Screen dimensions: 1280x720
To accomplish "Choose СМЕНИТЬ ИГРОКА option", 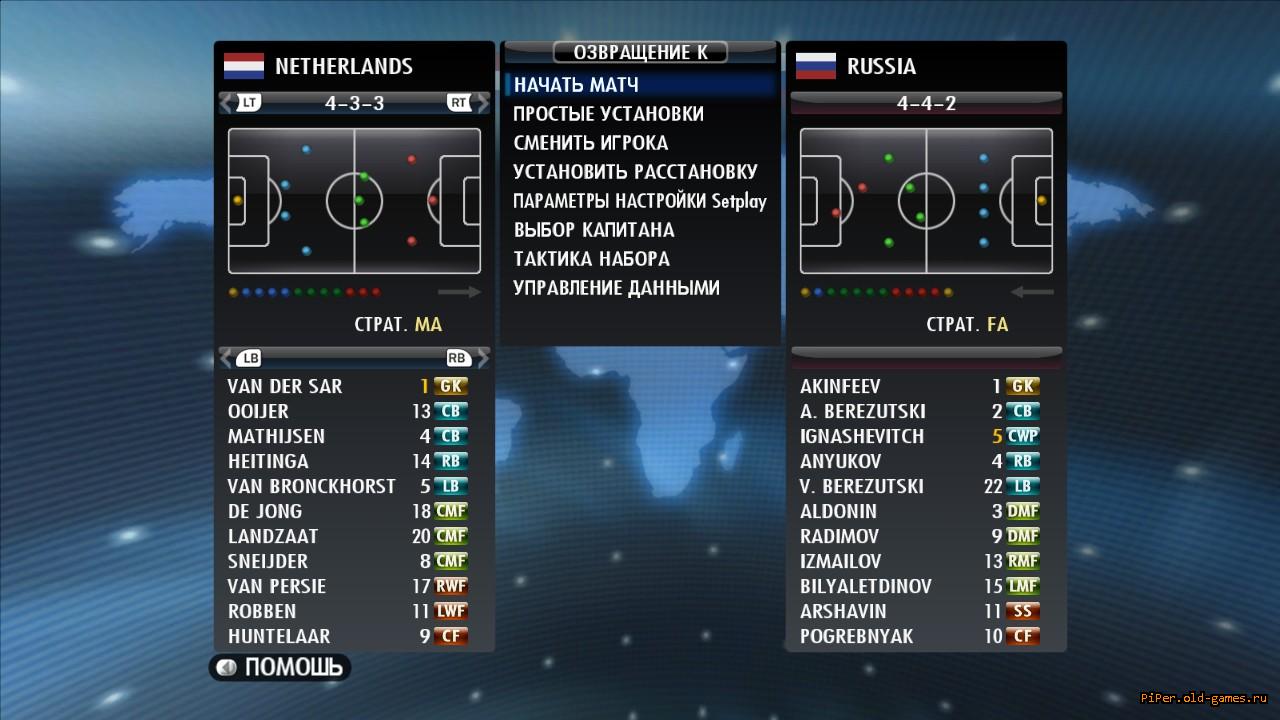I will (x=590, y=143).
